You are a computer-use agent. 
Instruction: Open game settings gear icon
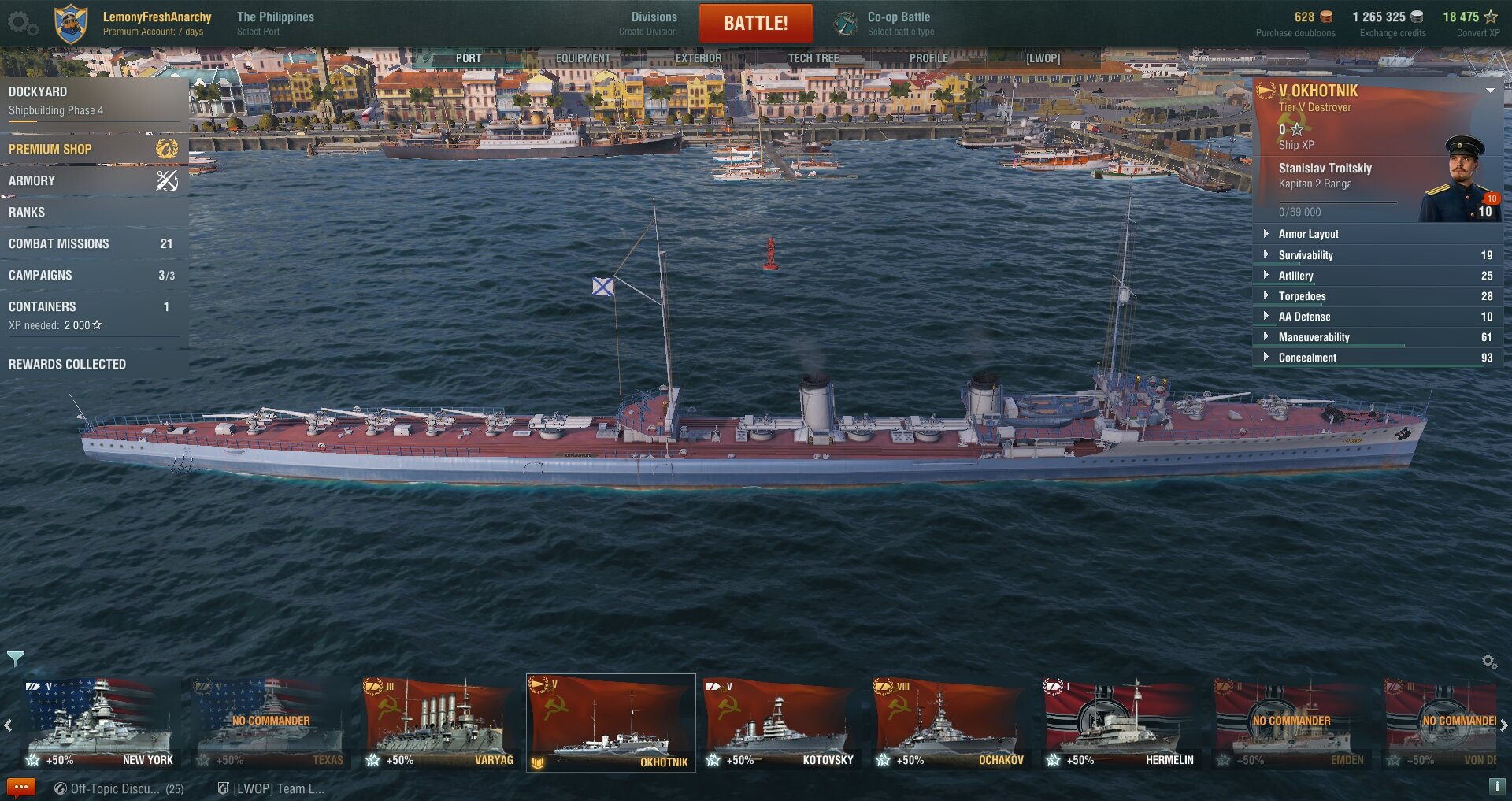[21, 23]
